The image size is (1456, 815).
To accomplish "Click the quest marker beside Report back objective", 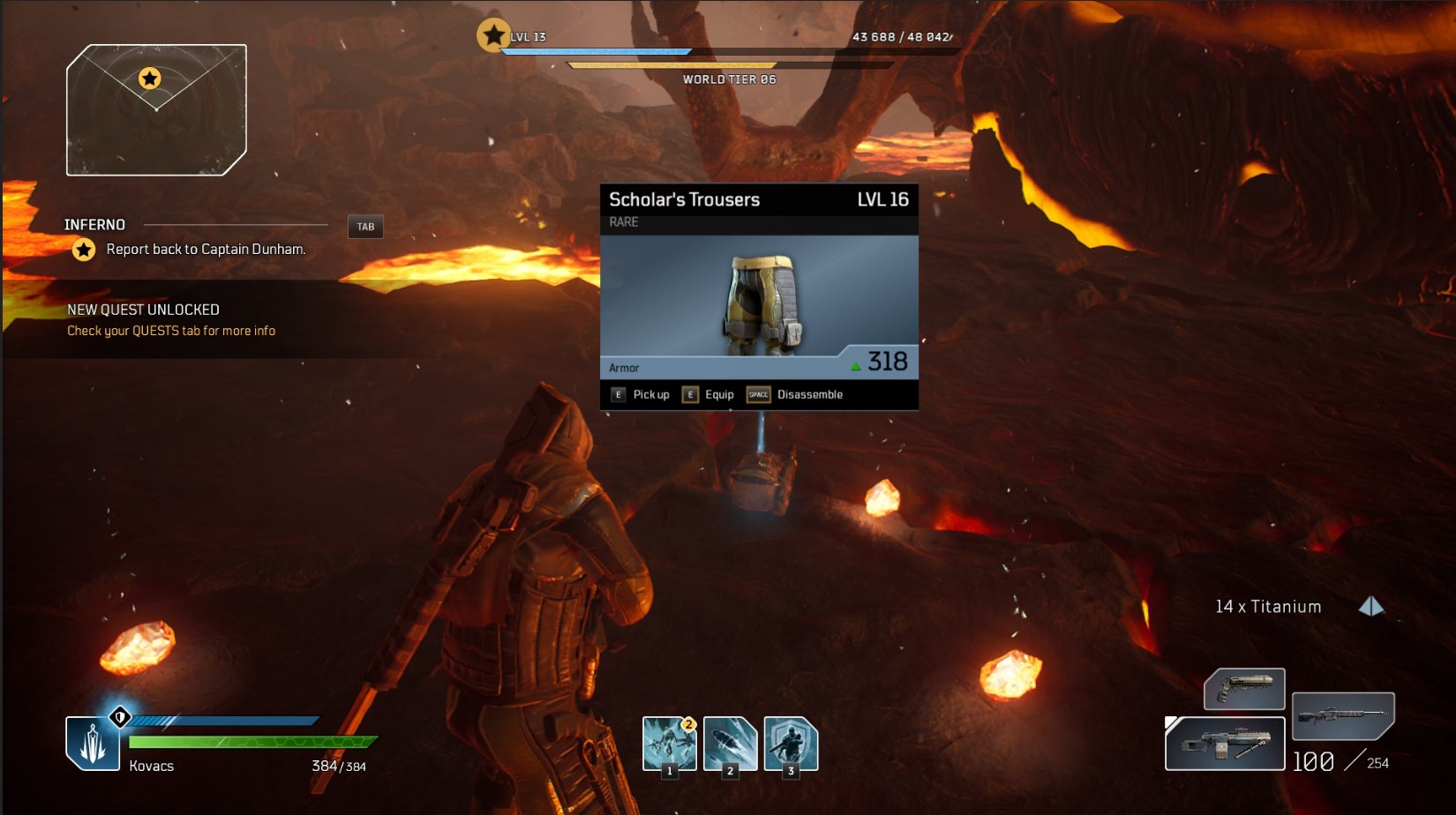I will pyautogui.click(x=83, y=250).
